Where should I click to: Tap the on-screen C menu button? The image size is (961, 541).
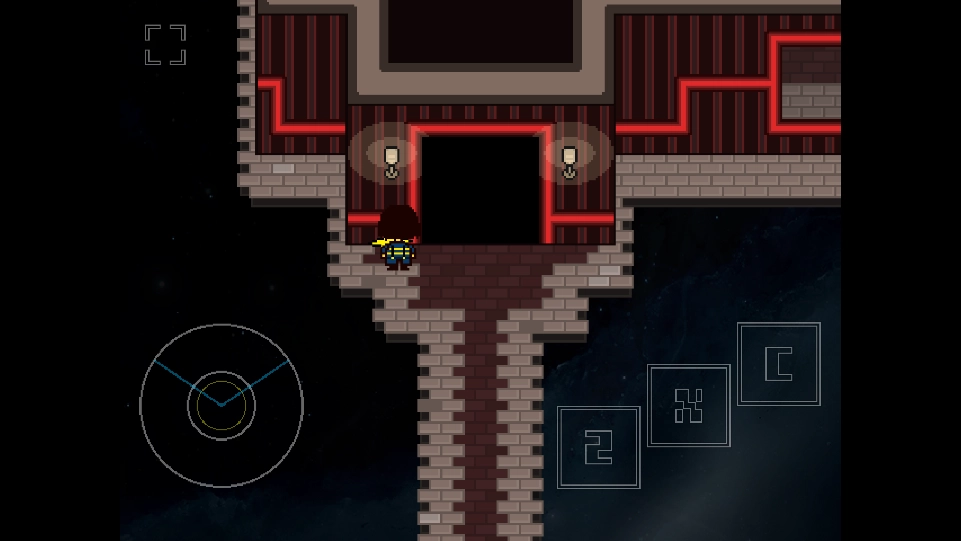778,364
